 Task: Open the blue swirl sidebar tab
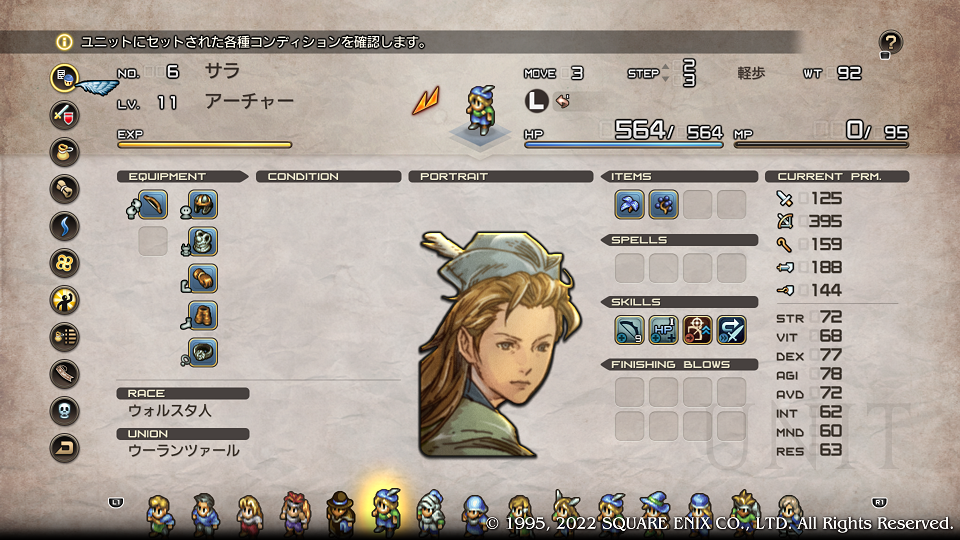point(64,225)
